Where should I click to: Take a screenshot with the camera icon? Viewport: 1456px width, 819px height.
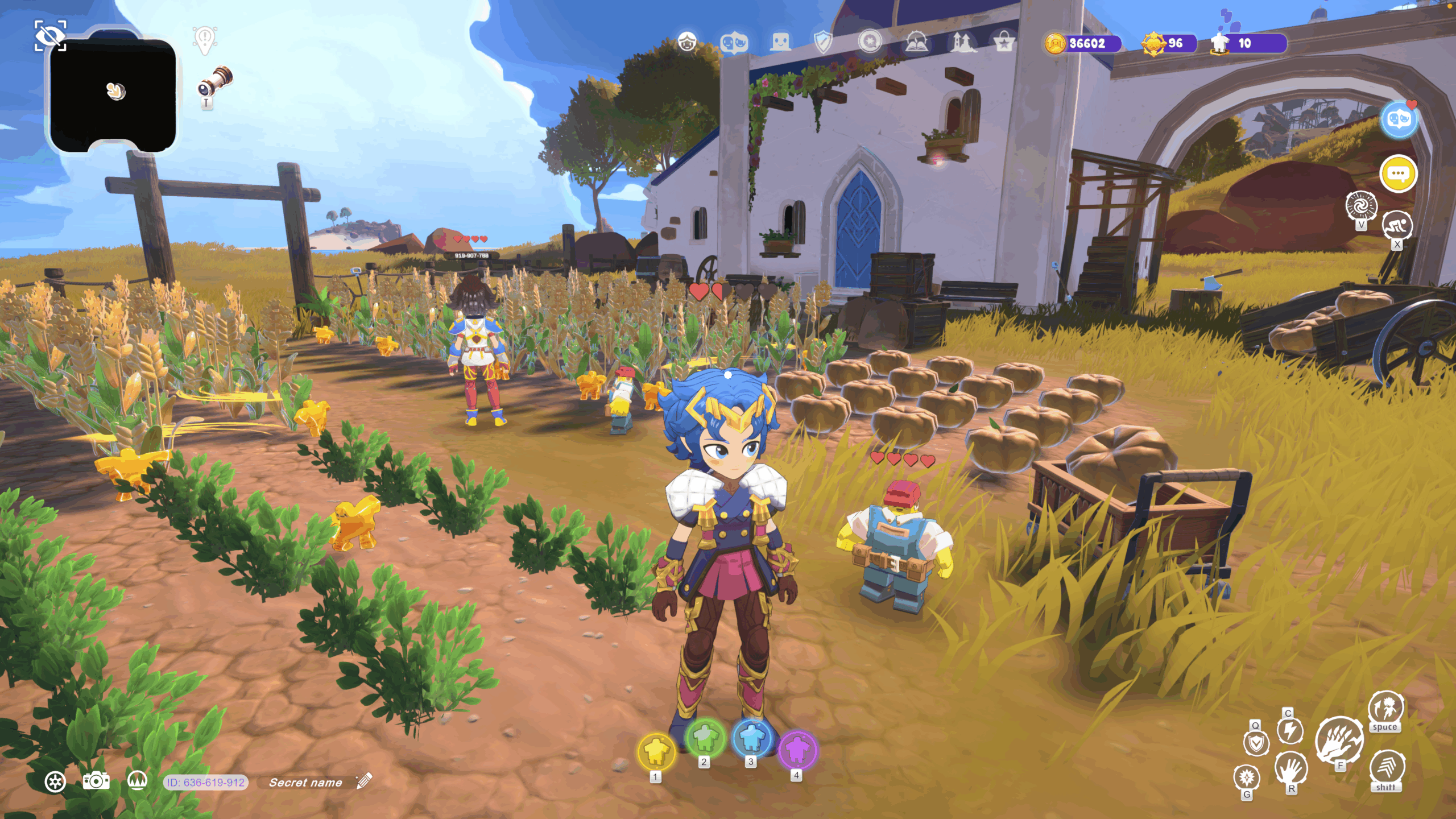96,781
